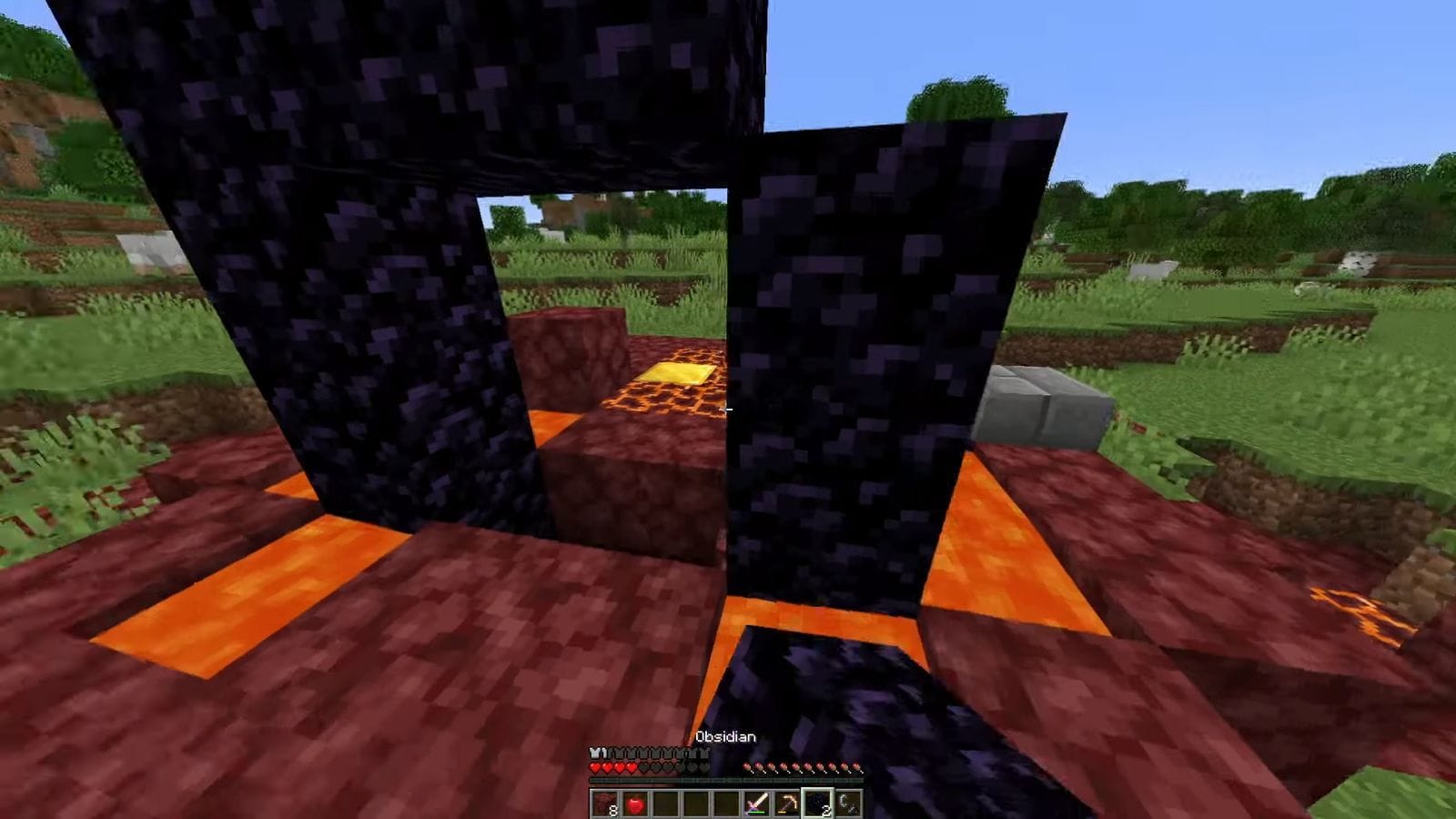
Task: Click the rightmost drumstick in the hunger bar
Action: tap(857, 768)
